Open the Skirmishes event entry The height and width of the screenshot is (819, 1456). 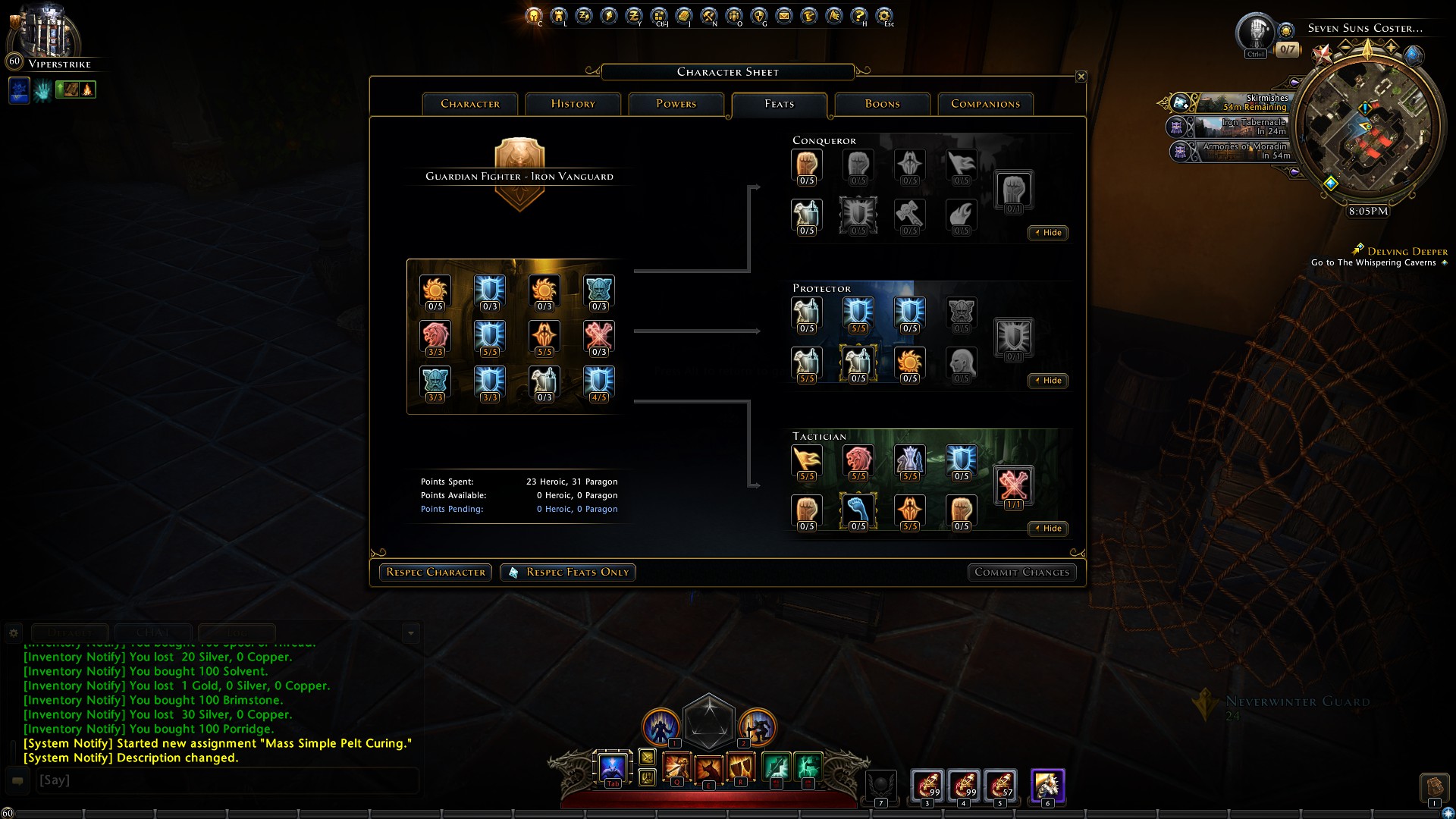pyautogui.click(x=1244, y=102)
